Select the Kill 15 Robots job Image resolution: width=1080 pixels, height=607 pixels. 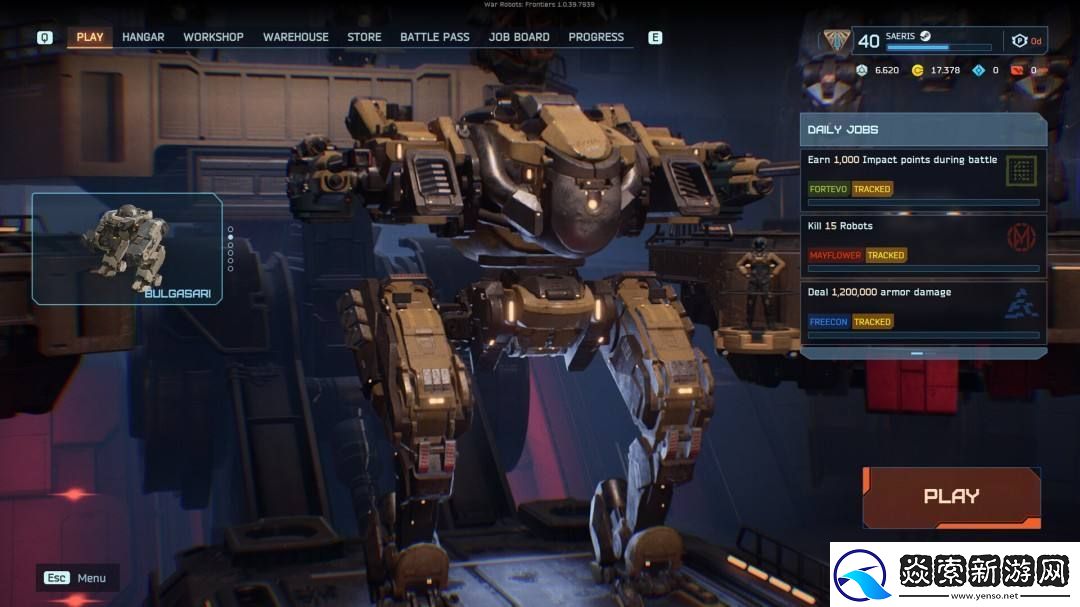coord(923,245)
